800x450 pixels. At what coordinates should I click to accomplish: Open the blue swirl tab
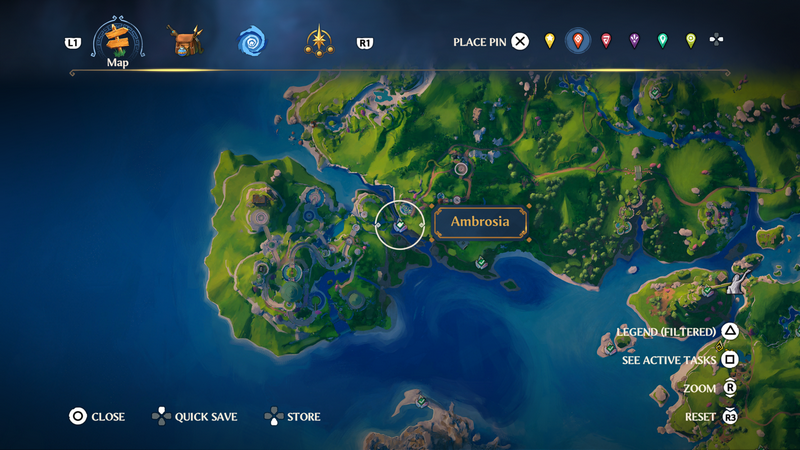pos(251,42)
